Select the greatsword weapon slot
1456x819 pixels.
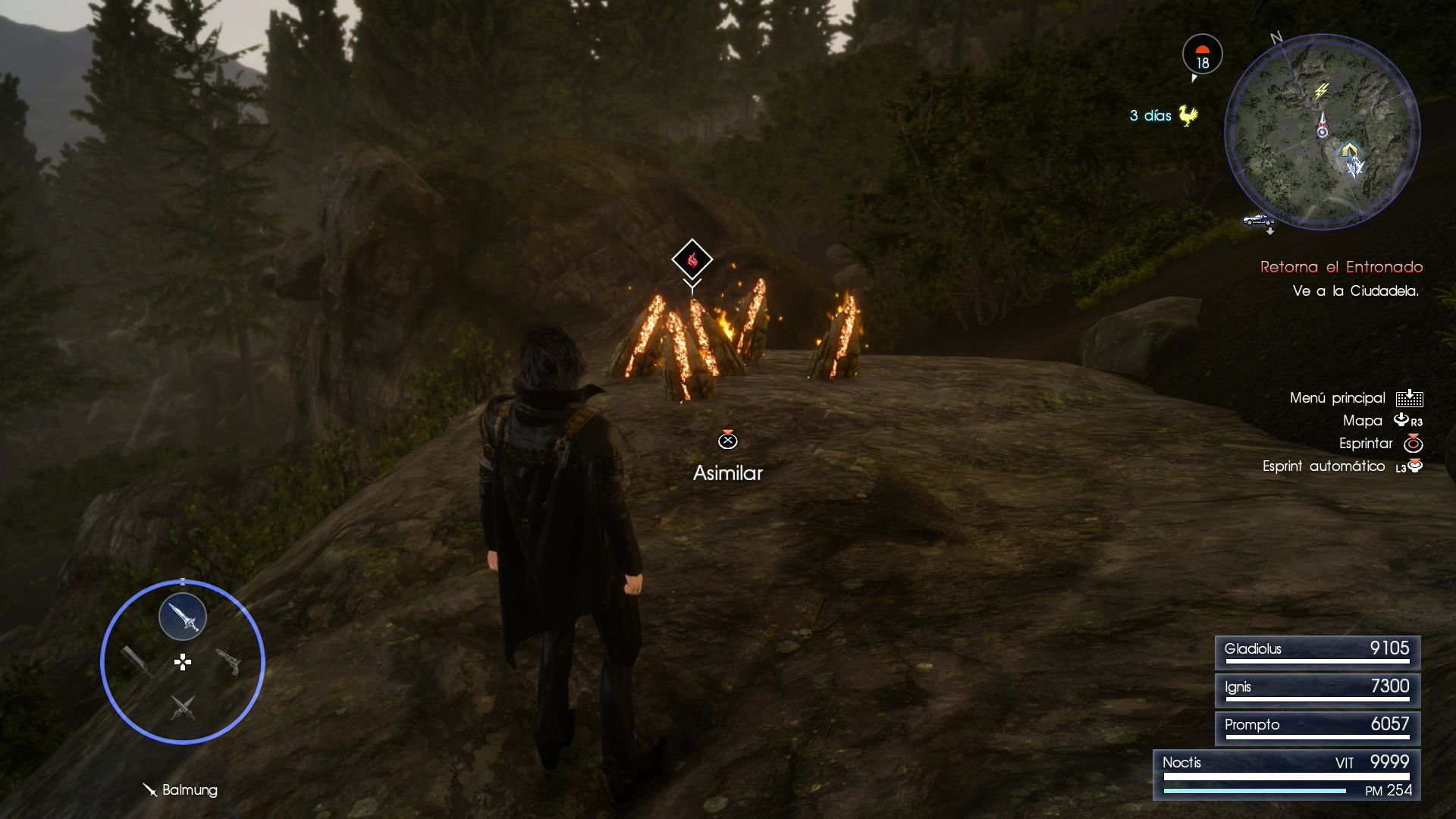pos(137,661)
